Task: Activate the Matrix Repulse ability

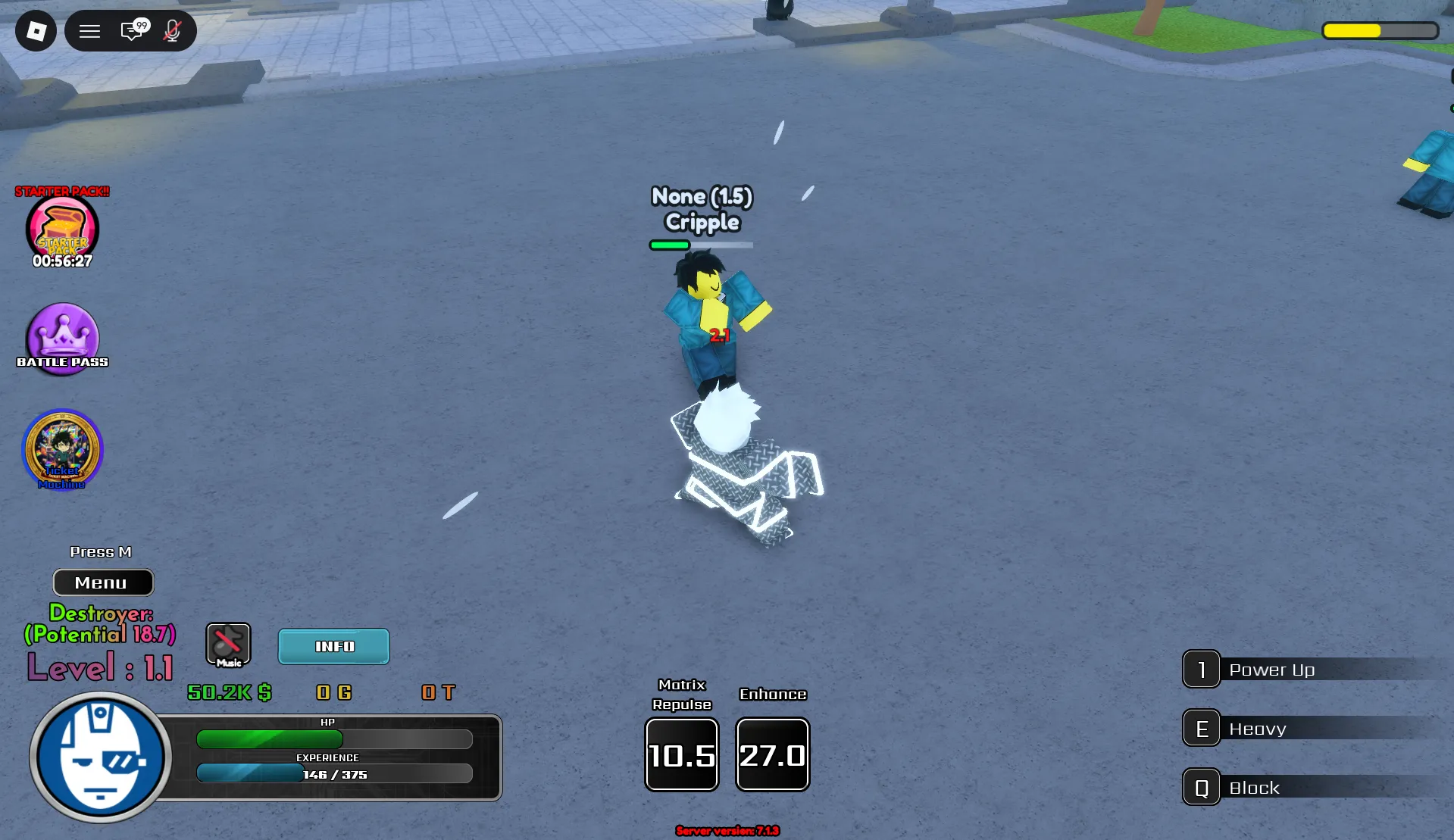Action: pos(681,754)
